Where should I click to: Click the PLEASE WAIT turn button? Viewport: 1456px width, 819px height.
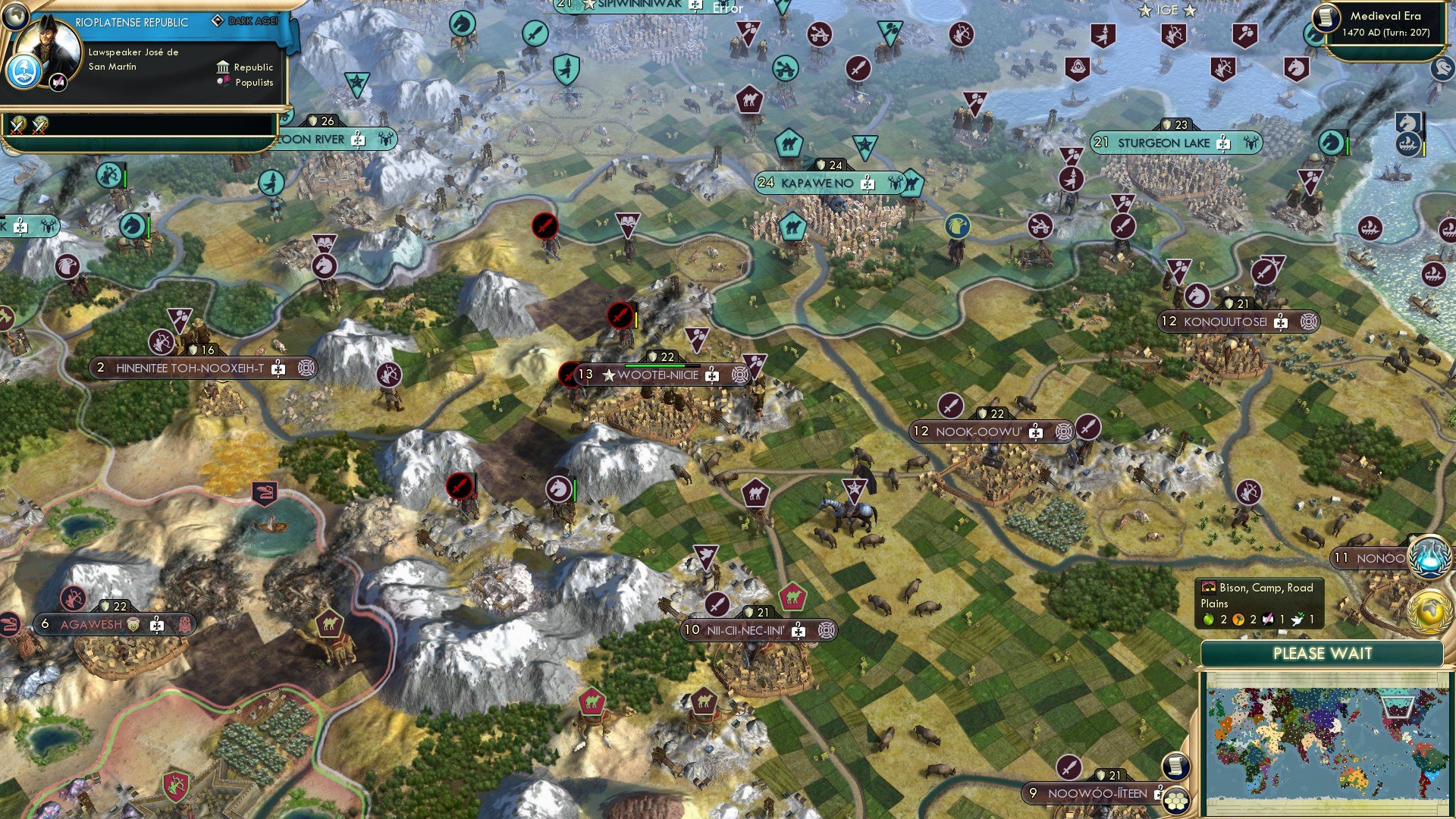[1323, 654]
